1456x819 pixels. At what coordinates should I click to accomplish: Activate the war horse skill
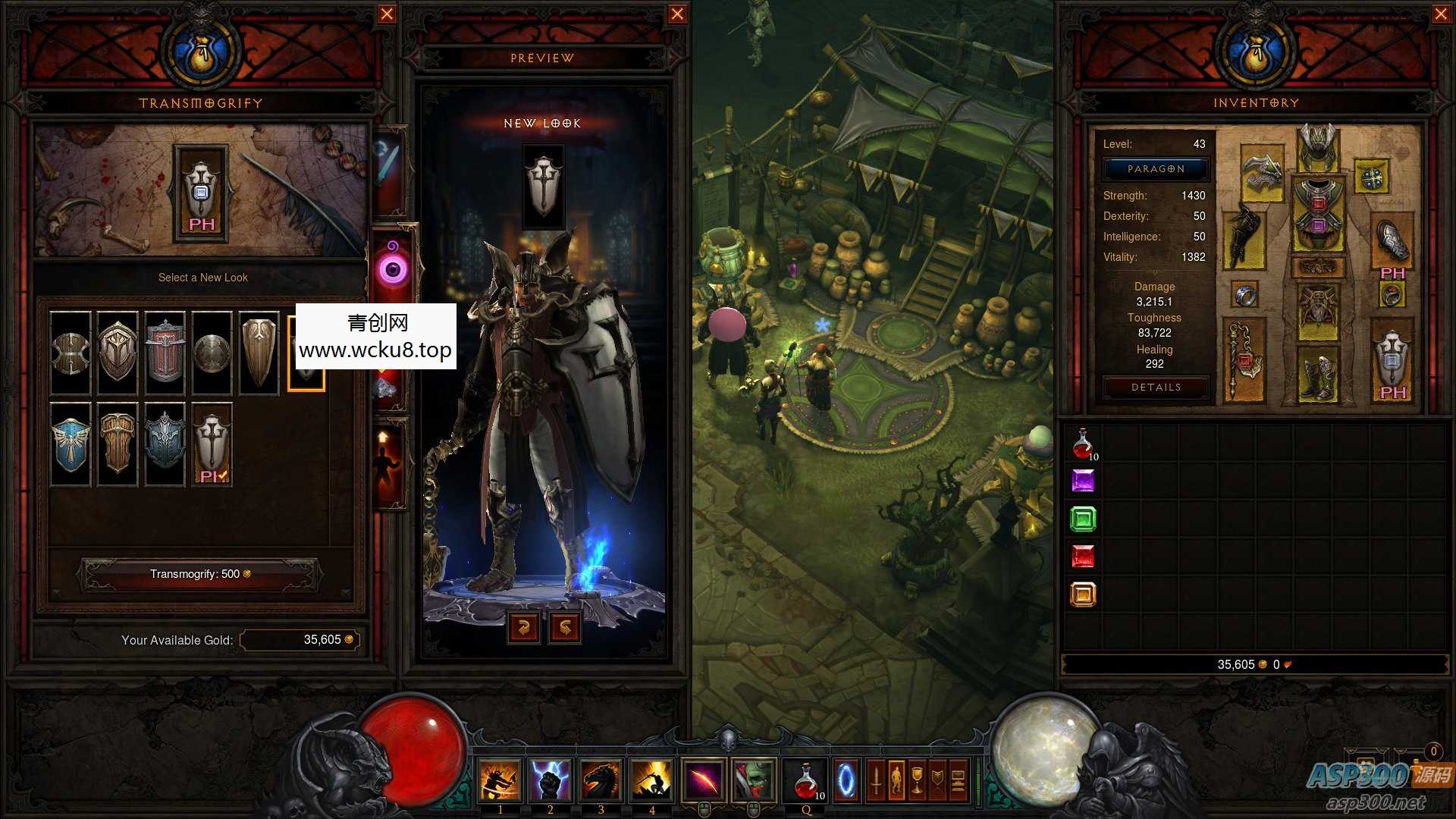601,780
